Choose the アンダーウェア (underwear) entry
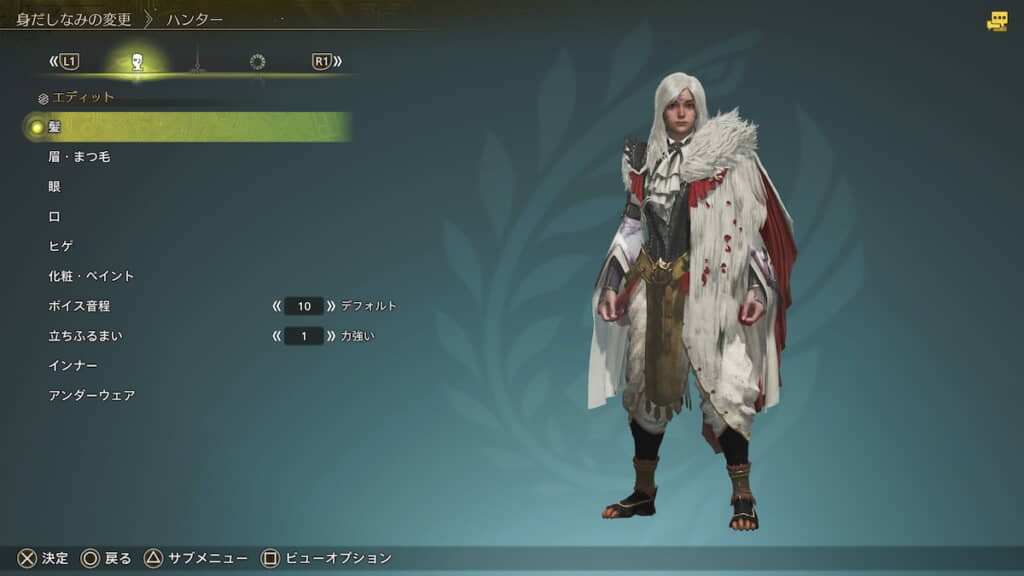 coord(91,396)
